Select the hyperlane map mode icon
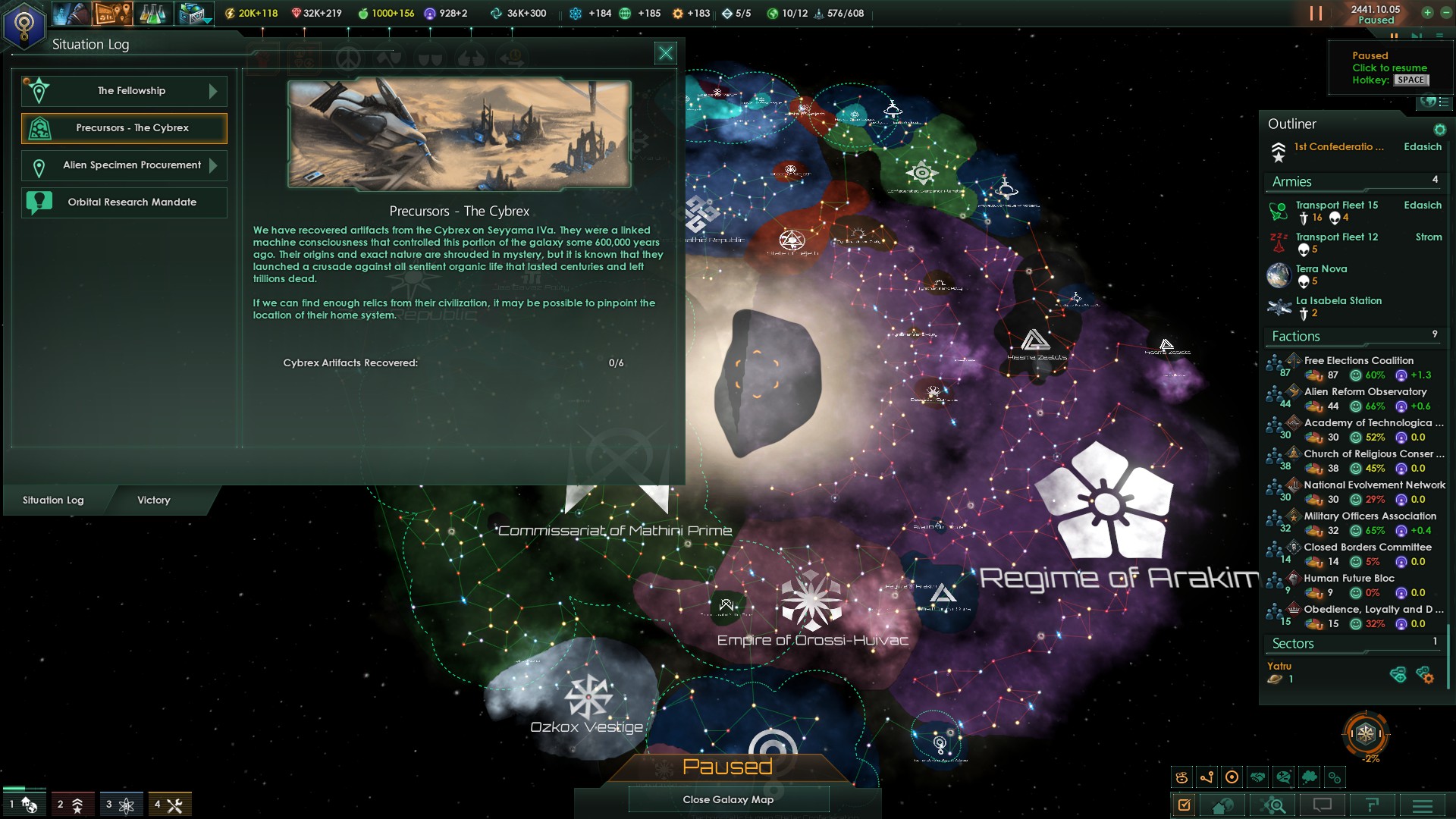 coord(1207,776)
